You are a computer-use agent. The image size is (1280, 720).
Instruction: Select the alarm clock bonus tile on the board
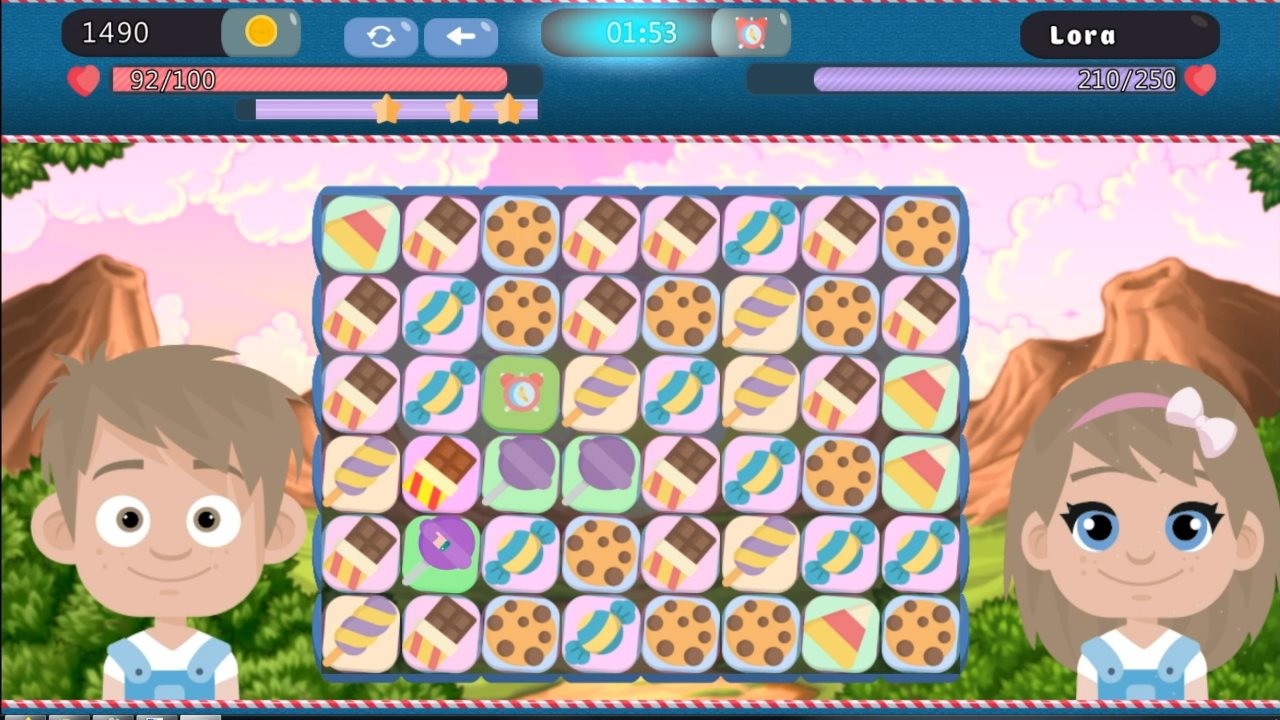click(x=520, y=393)
